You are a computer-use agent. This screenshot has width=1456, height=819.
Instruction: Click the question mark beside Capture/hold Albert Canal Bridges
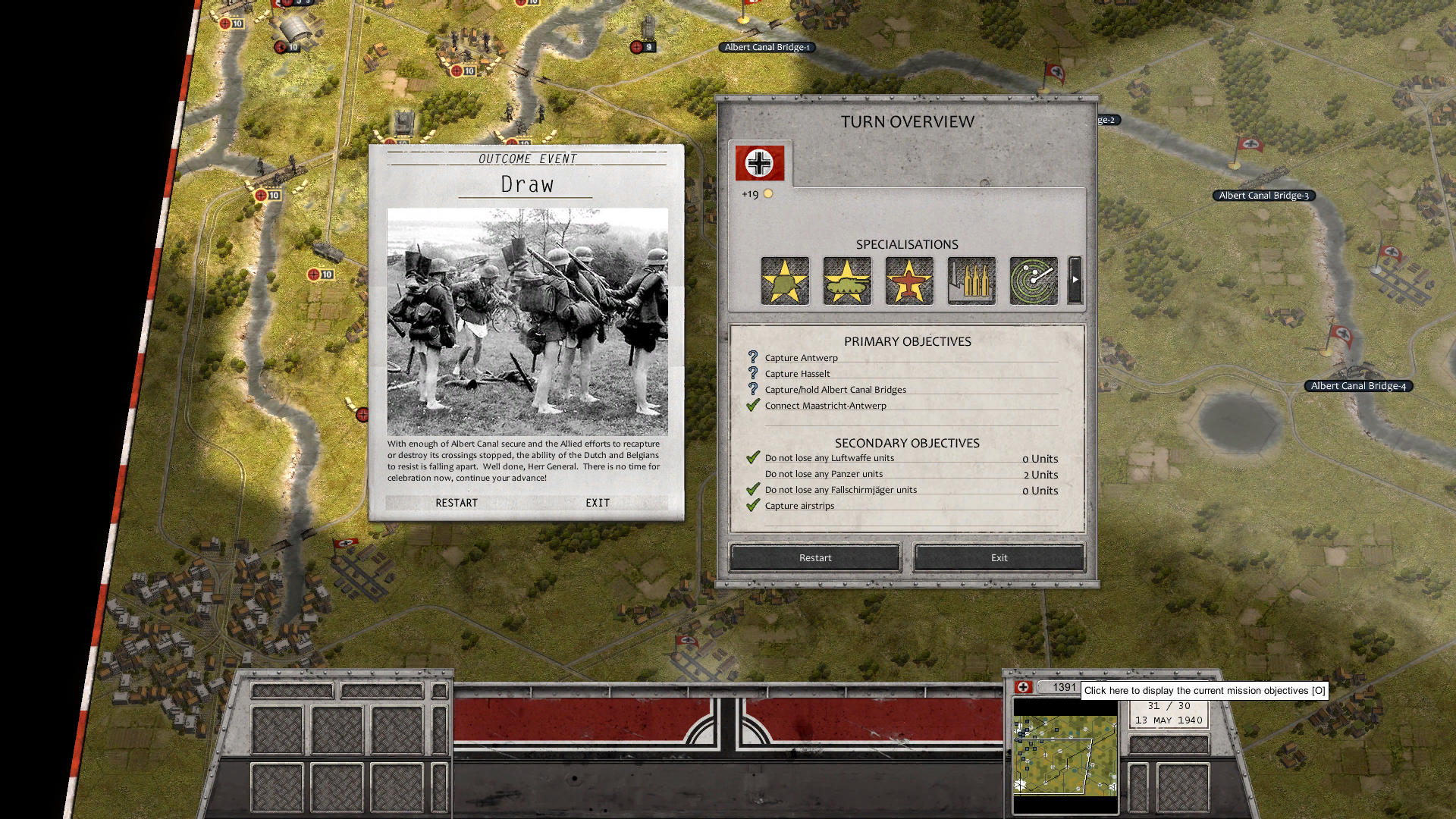tap(752, 389)
